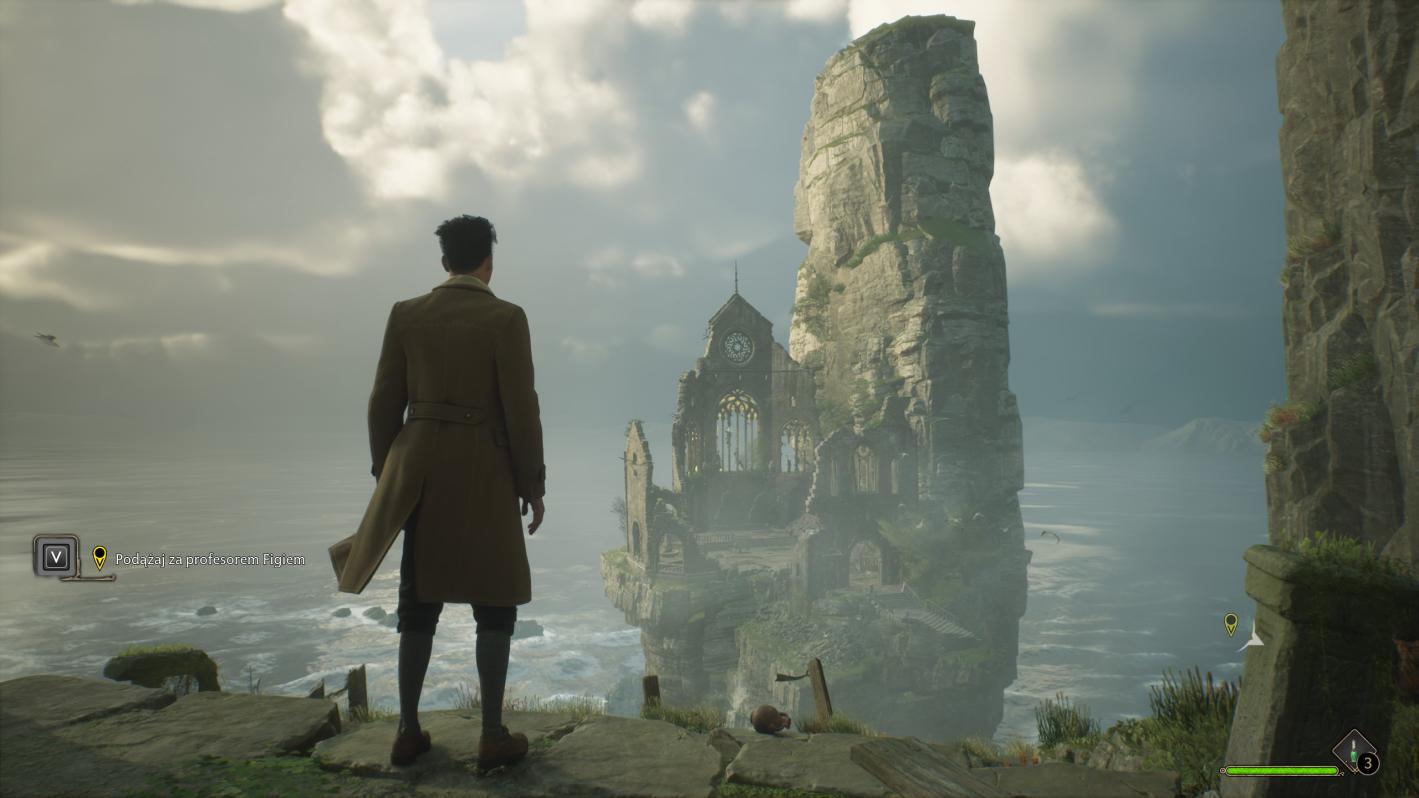The image size is (1419, 798).
Task: Click the green health bar
Action: pyautogui.click(x=1280, y=771)
